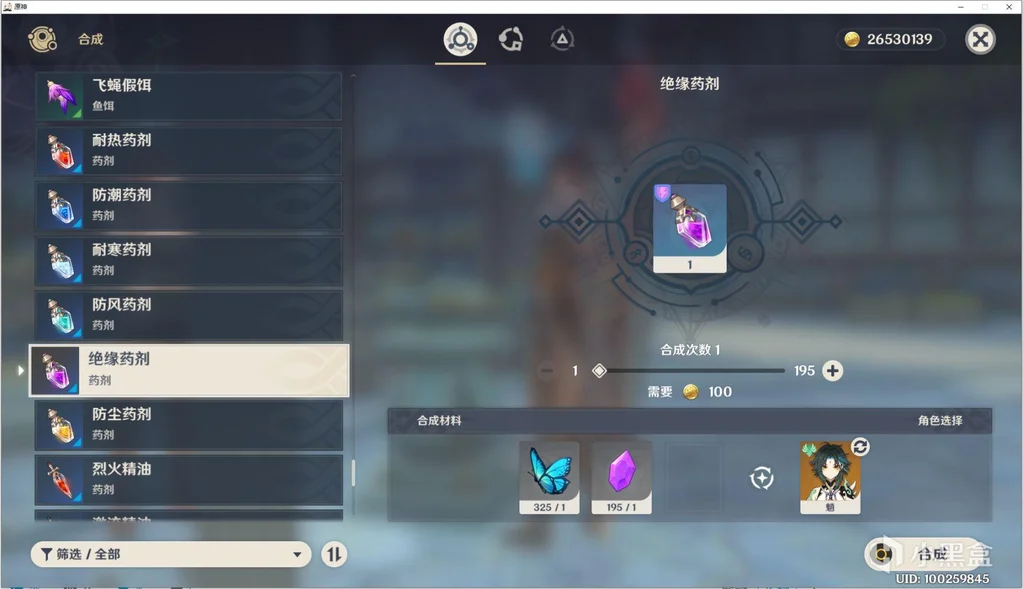Pick the 防风药剂 recipe
Image resolution: width=1023 pixels, height=589 pixels.
pyautogui.click(x=188, y=314)
